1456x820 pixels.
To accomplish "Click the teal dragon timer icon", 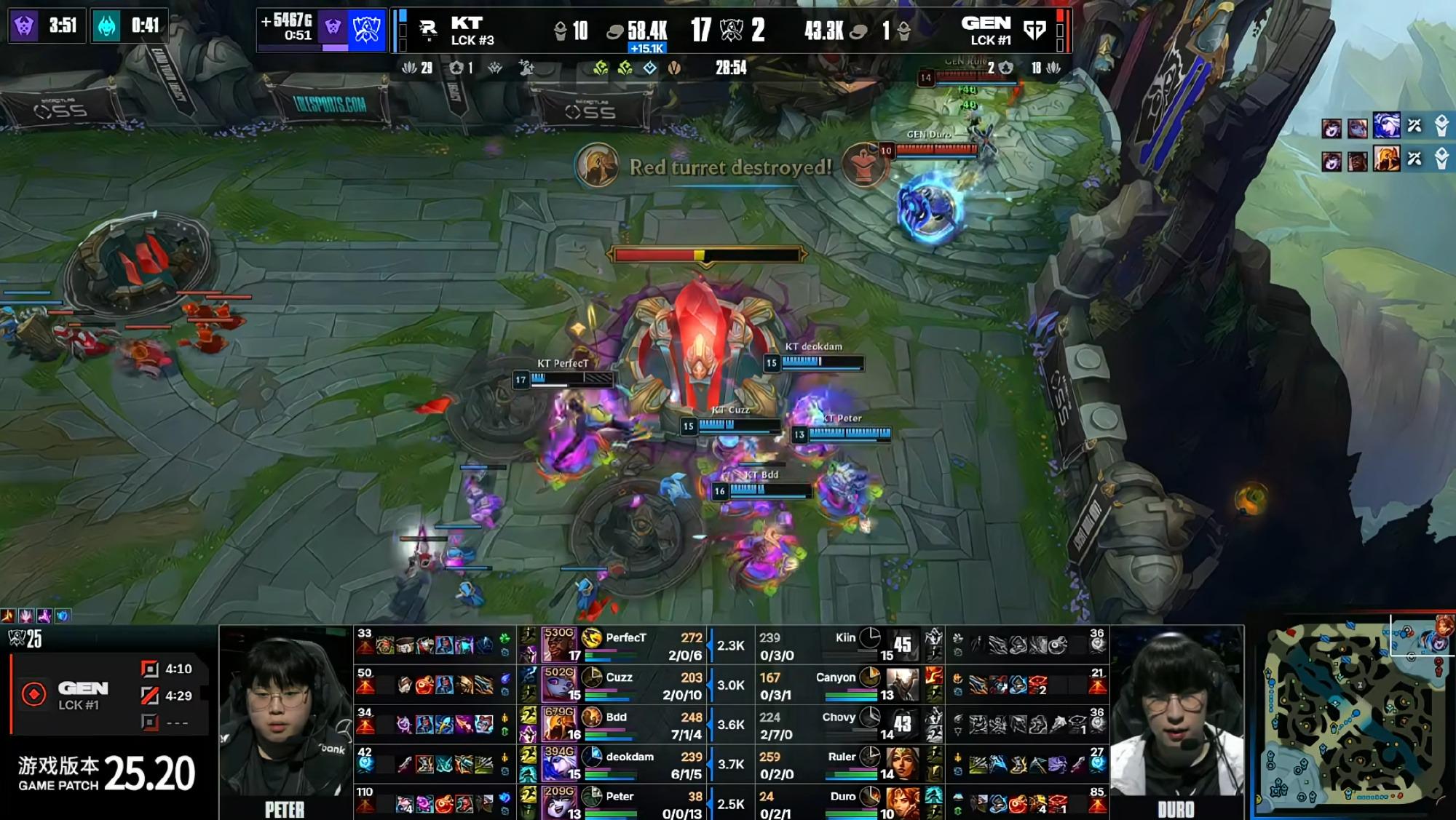I will (x=106, y=26).
